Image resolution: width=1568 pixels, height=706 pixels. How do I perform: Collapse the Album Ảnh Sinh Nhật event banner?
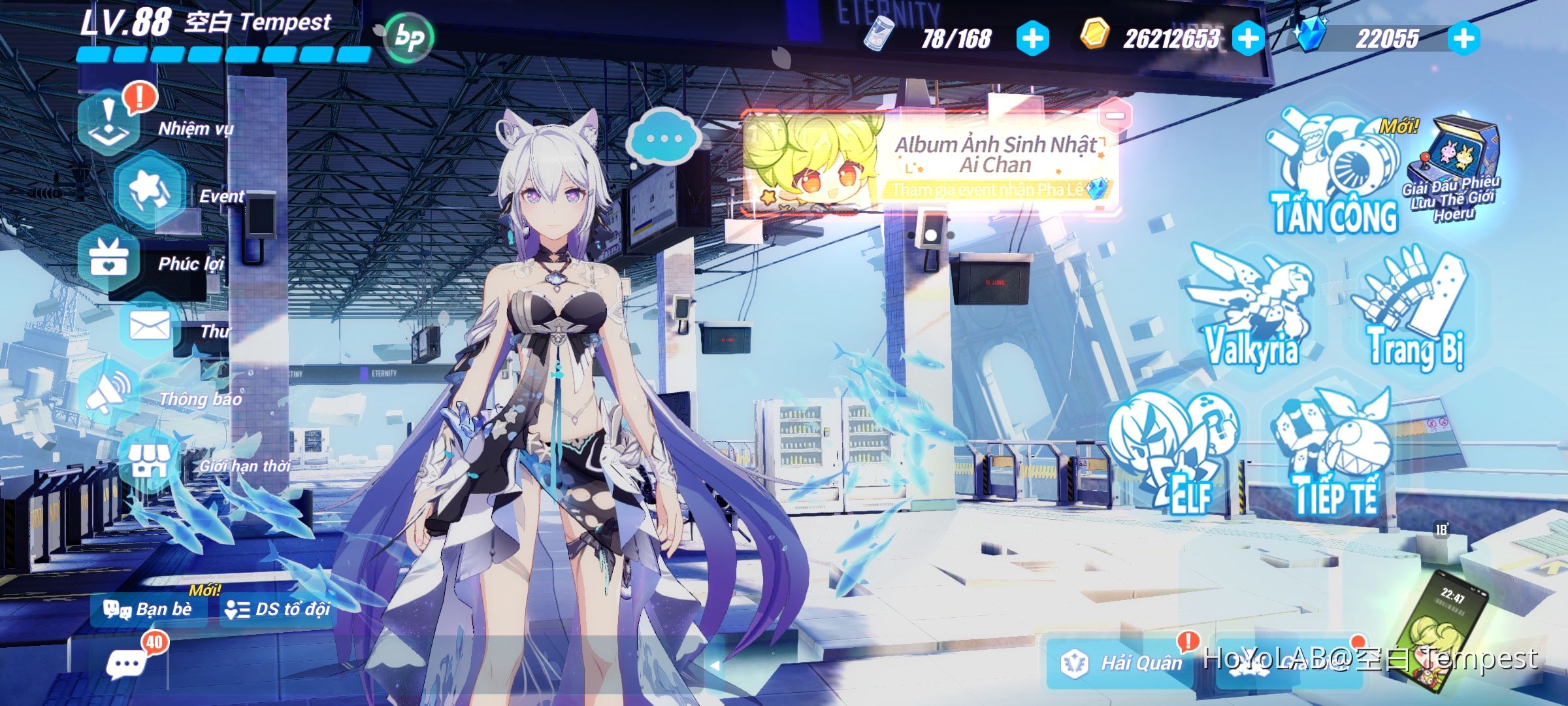(x=1115, y=114)
